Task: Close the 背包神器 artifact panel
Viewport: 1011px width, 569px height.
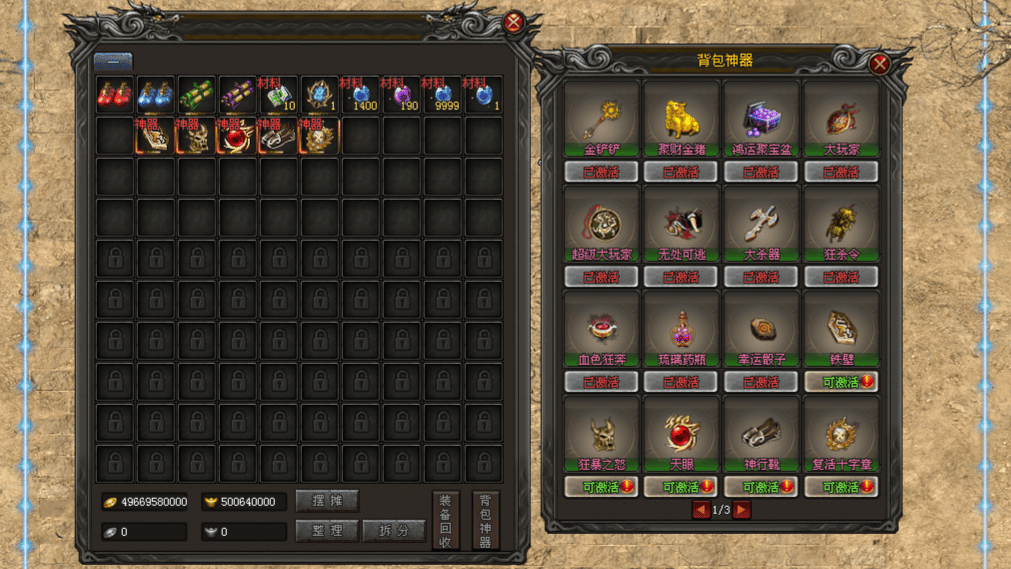Action: [879, 65]
